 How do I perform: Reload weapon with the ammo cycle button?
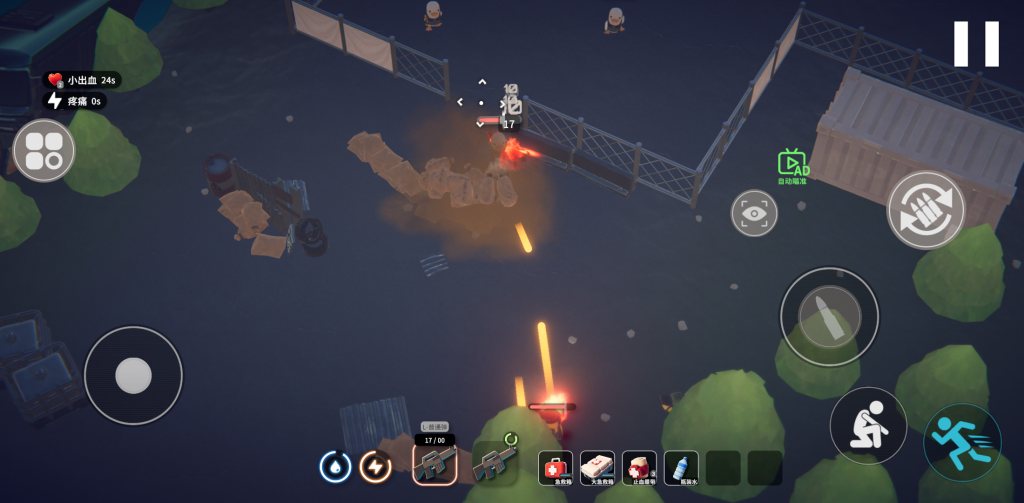click(925, 209)
